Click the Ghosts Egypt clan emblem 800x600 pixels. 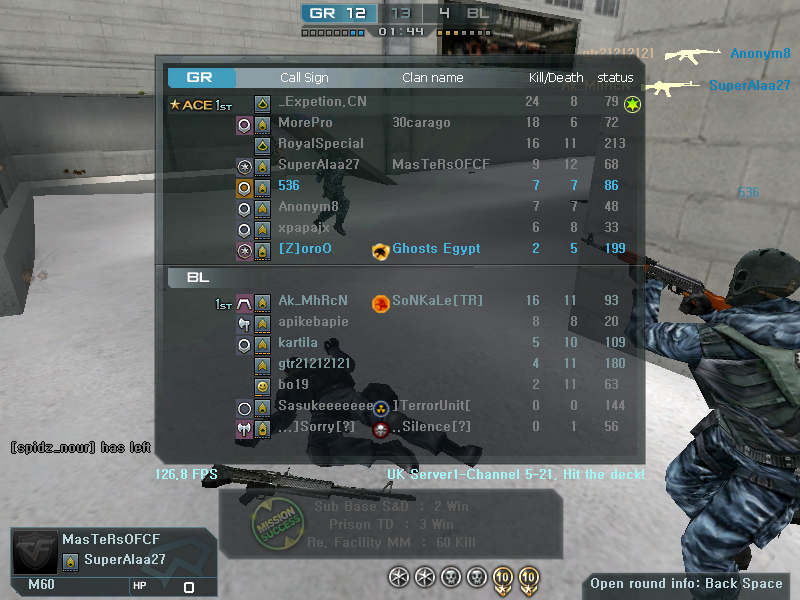pos(380,250)
